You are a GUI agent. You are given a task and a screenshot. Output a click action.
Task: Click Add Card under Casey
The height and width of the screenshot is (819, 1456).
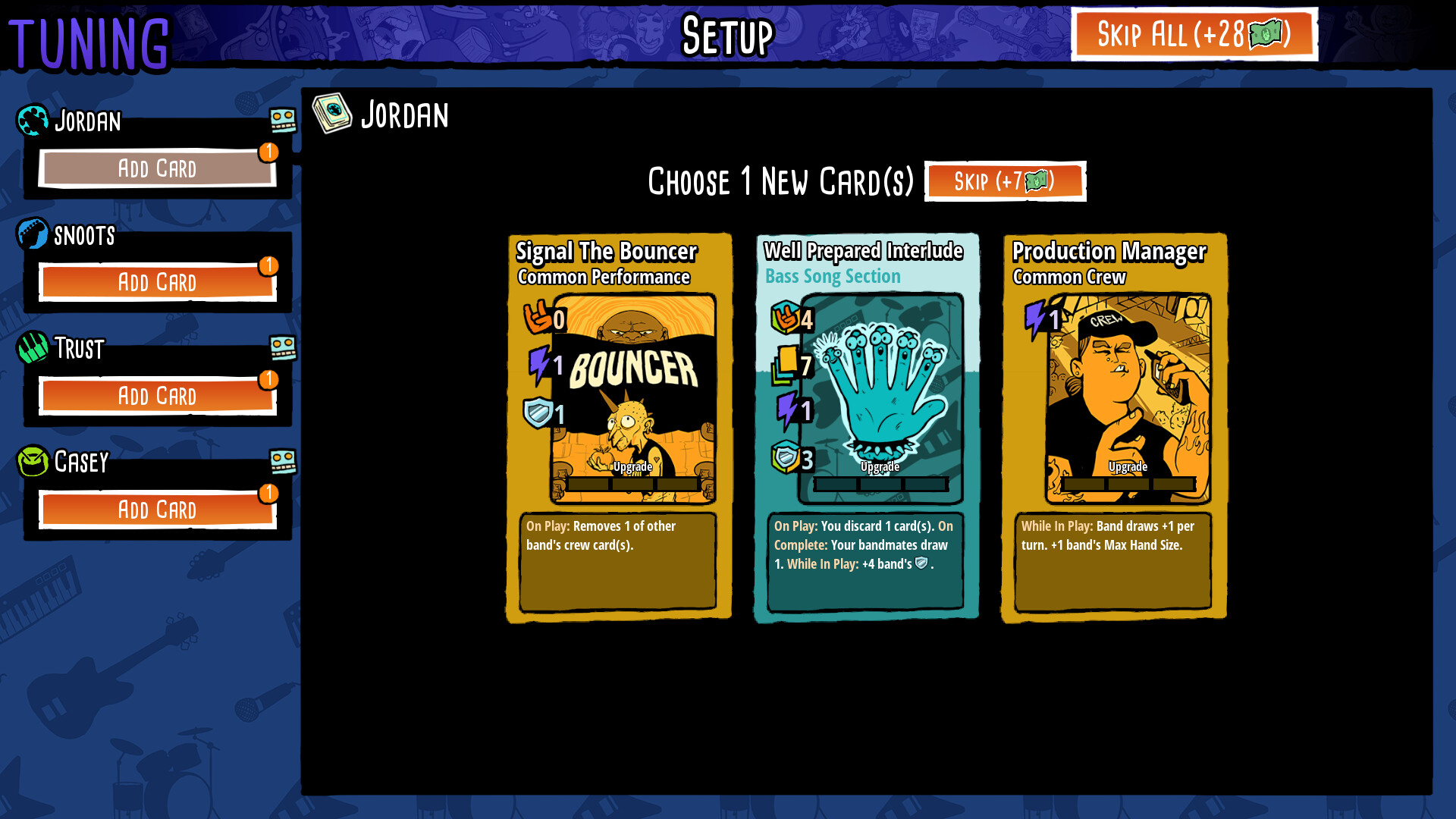coord(158,509)
